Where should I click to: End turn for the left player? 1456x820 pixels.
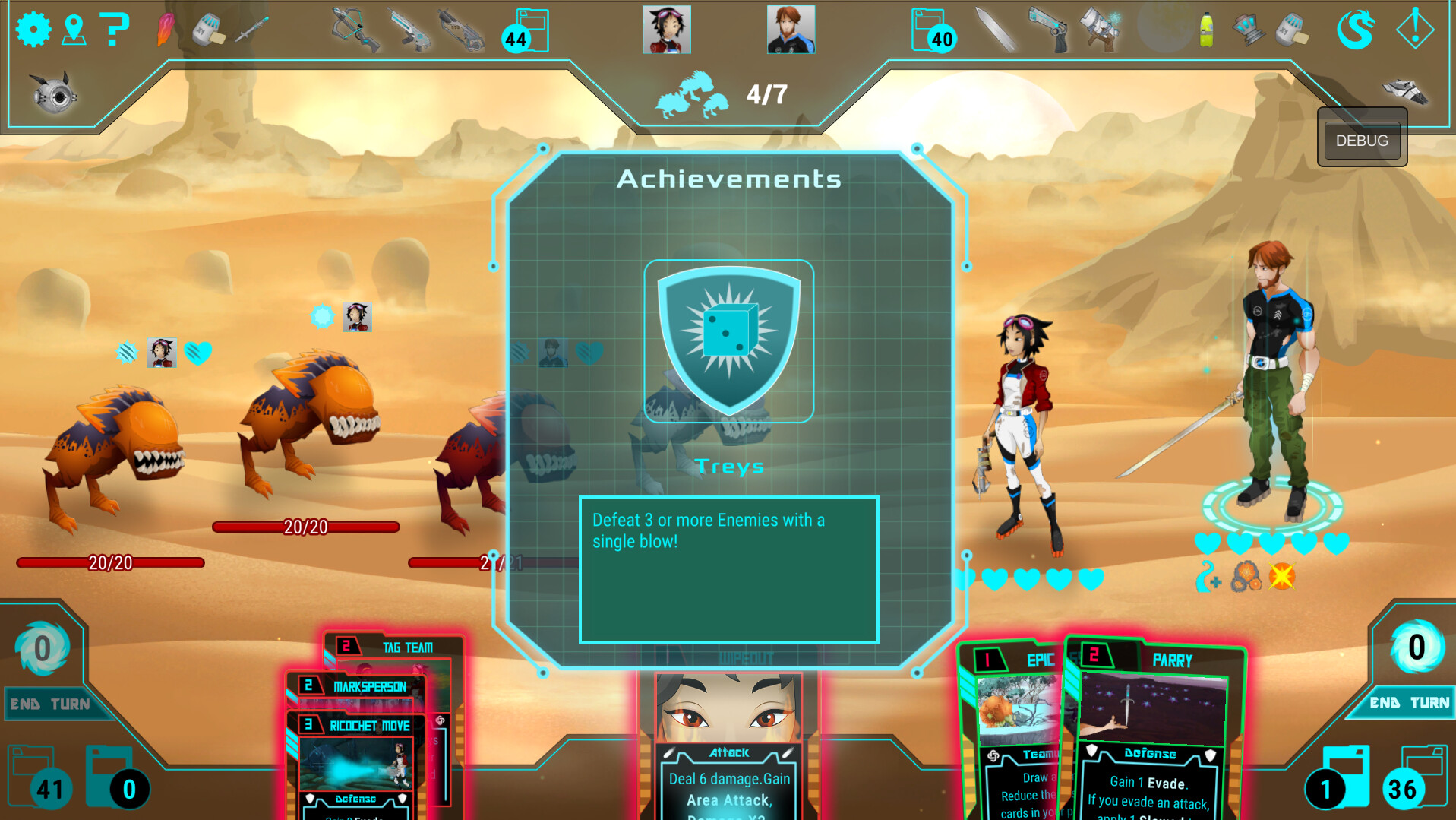(x=49, y=704)
